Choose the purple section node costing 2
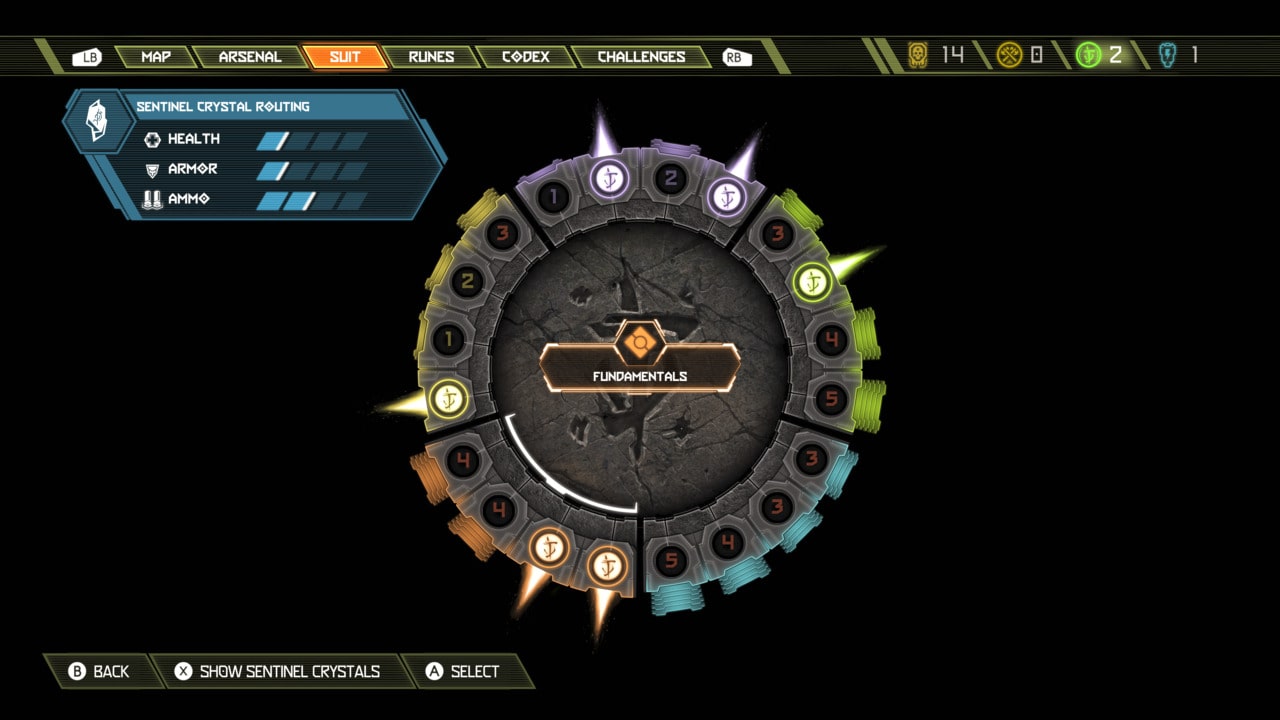 [x=671, y=179]
